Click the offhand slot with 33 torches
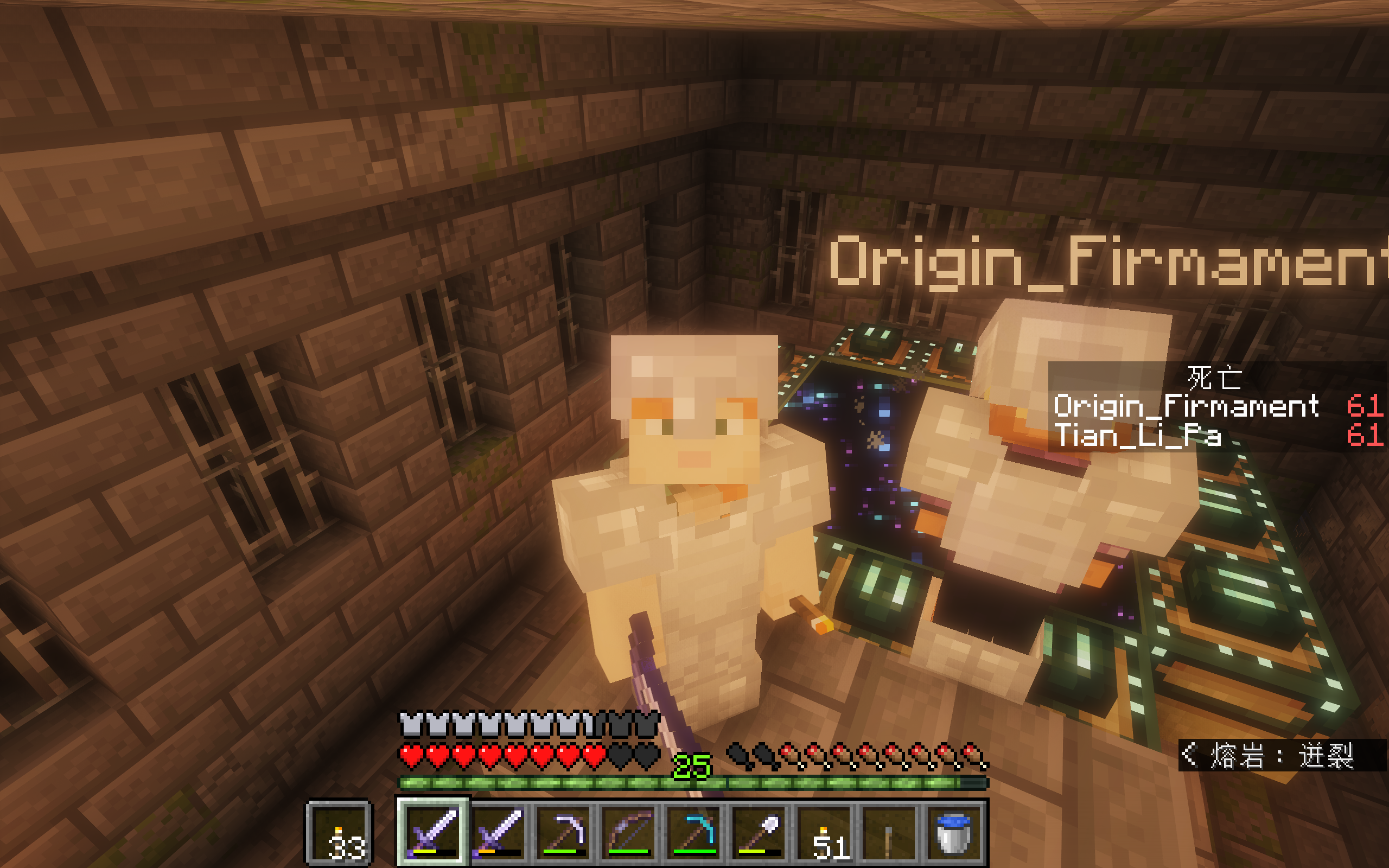This screenshot has width=1389, height=868. [340, 833]
